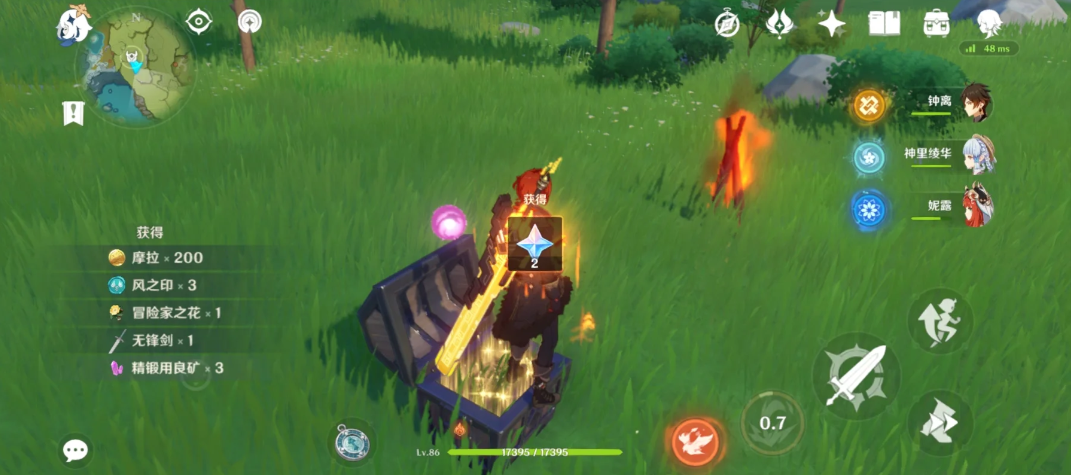Screen dimensions: 1071x475
Task: Use the gadget icon left of the level bar
Action: click(x=351, y=441)
